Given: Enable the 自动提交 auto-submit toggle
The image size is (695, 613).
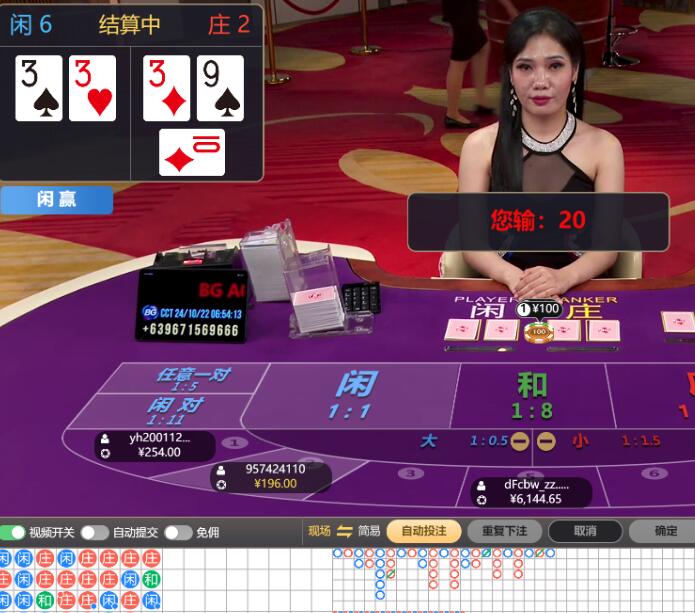Looking at the screenshot, I should click(x=94, y=532).
